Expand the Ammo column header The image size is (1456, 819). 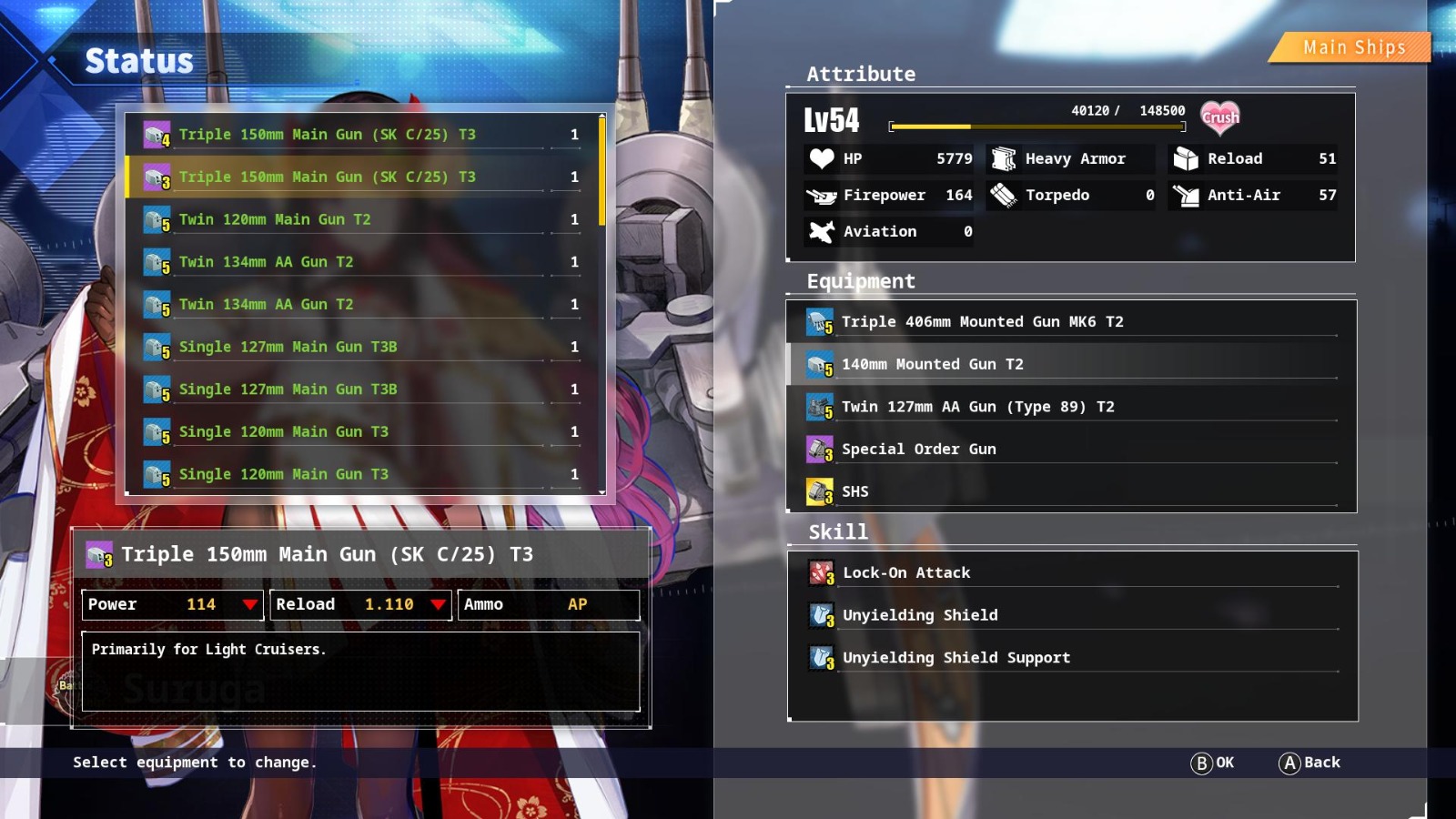(x=549, y=604)
